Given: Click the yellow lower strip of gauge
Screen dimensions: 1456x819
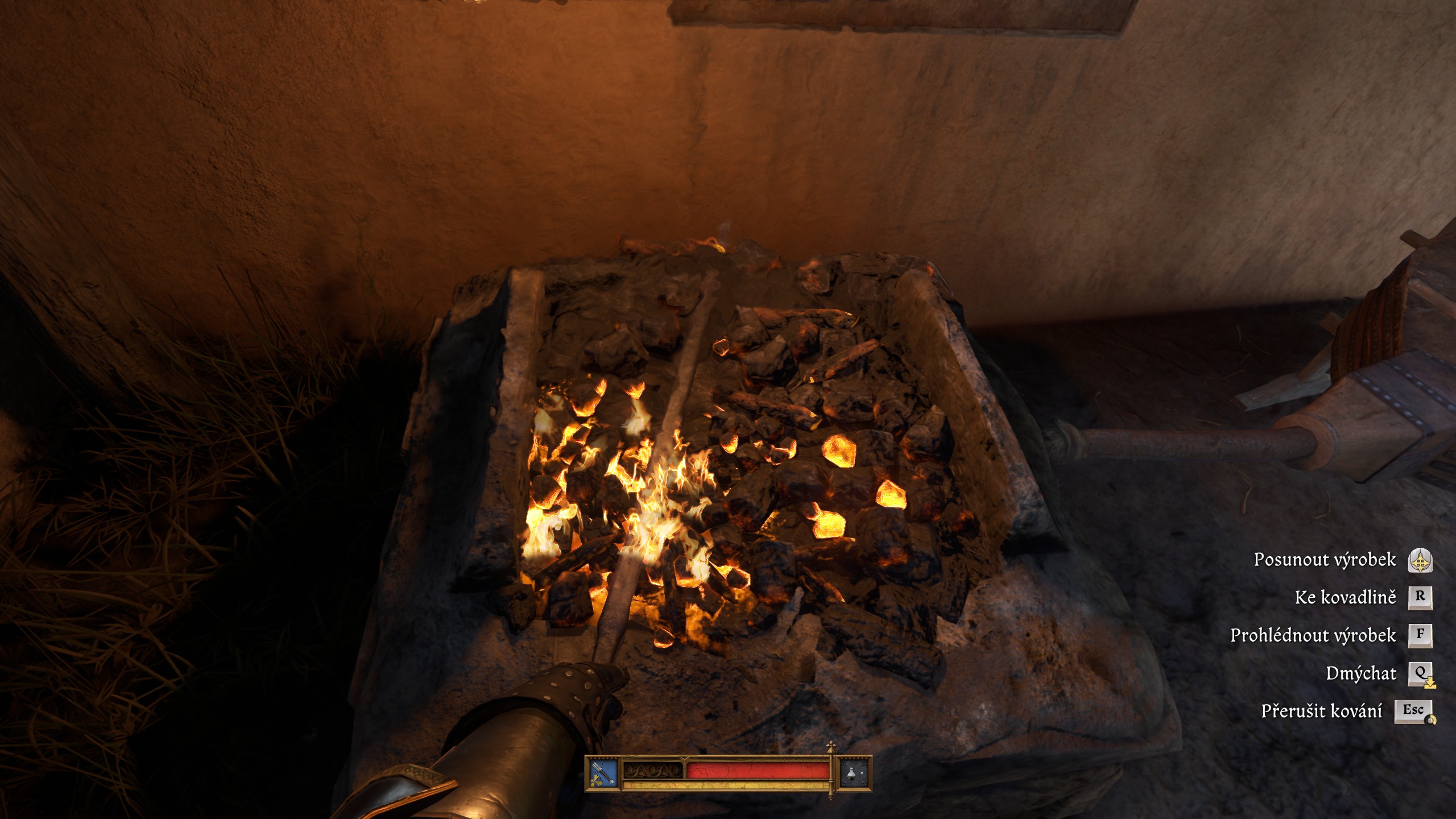Looking at the screenshot, I should (724, 786).
